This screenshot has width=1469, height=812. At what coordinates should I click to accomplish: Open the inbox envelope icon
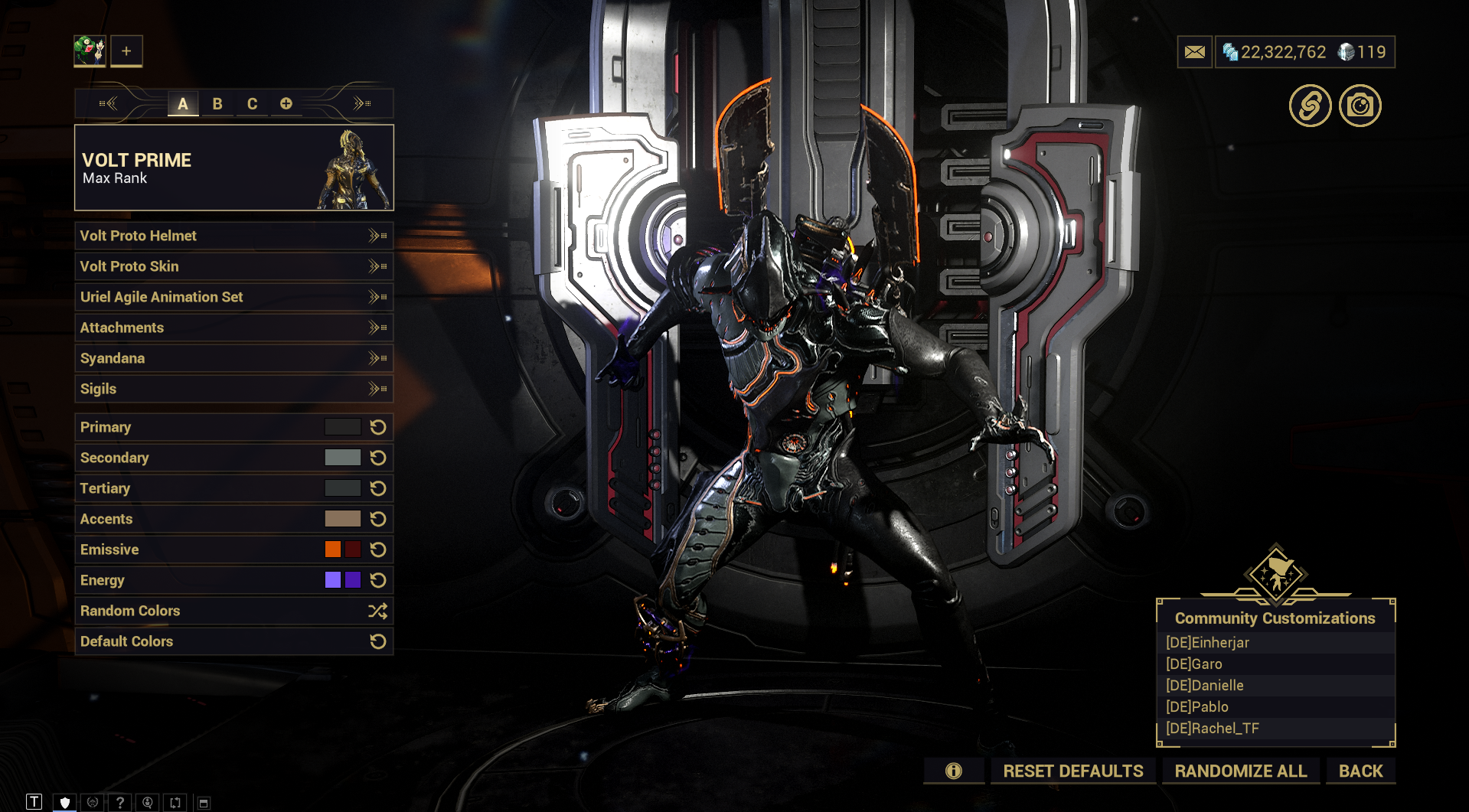tap(1194, 52)
